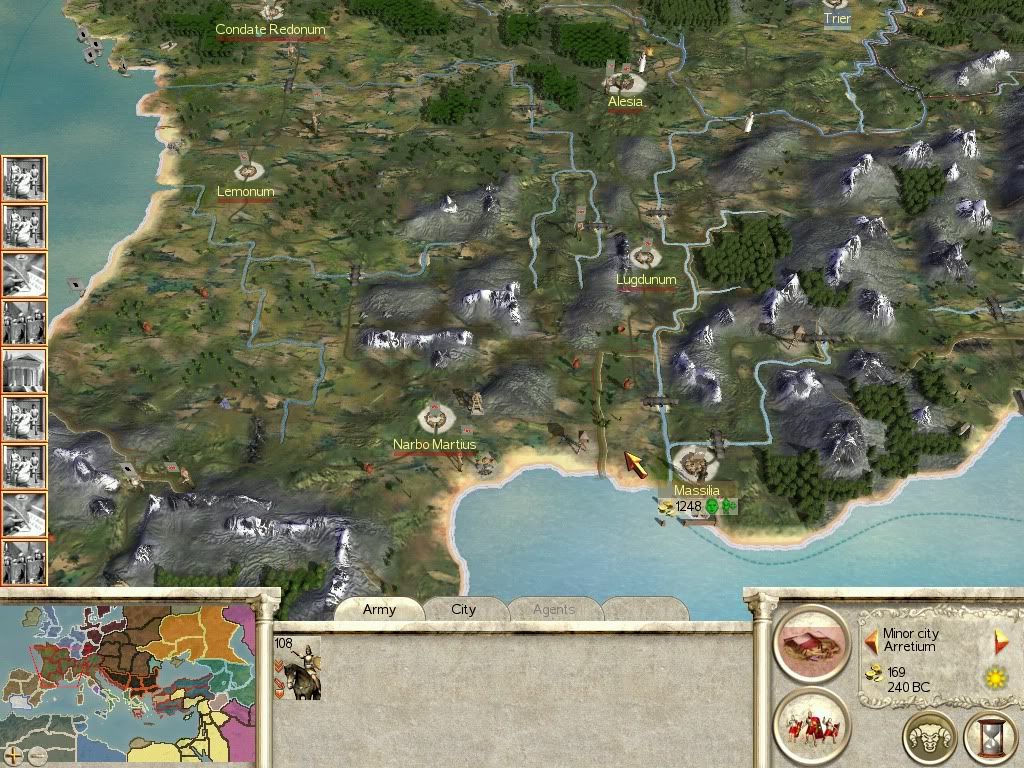
Task: Go to next settlement with right arrow
Action: click(x=1000, y=640)
